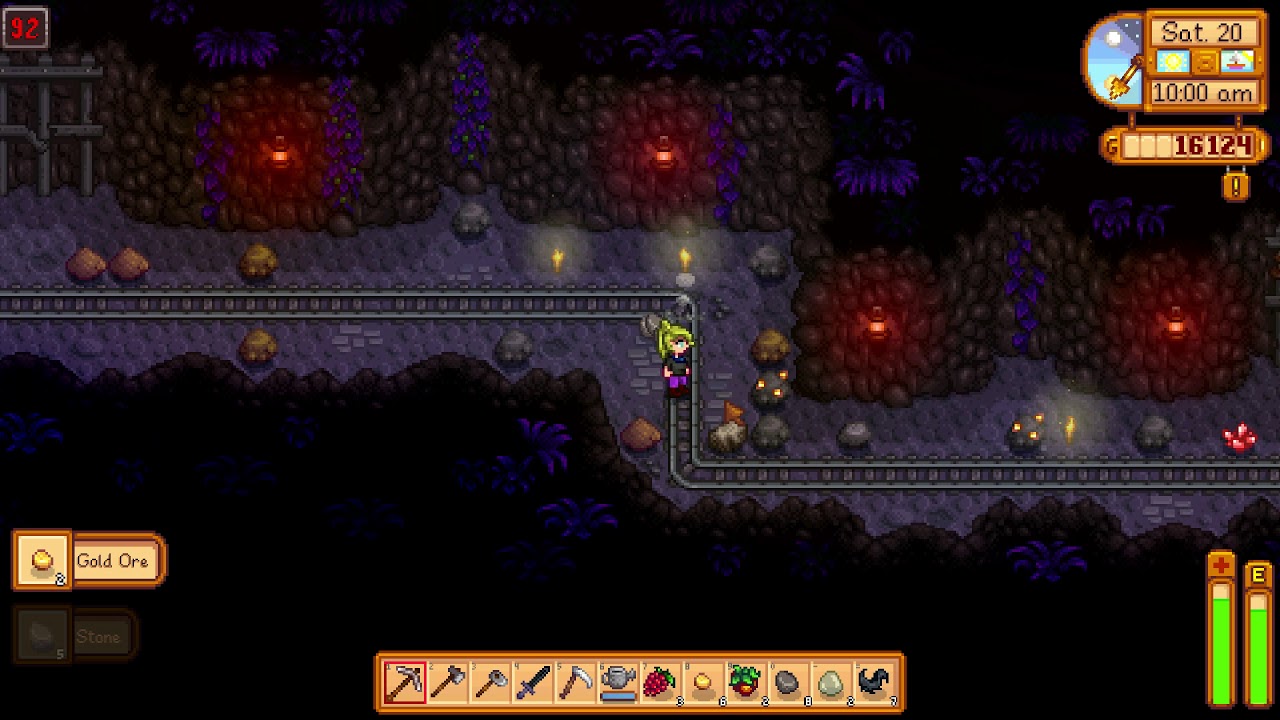
Task: Select the leafy red fruit slot
Action: (745, 683)
